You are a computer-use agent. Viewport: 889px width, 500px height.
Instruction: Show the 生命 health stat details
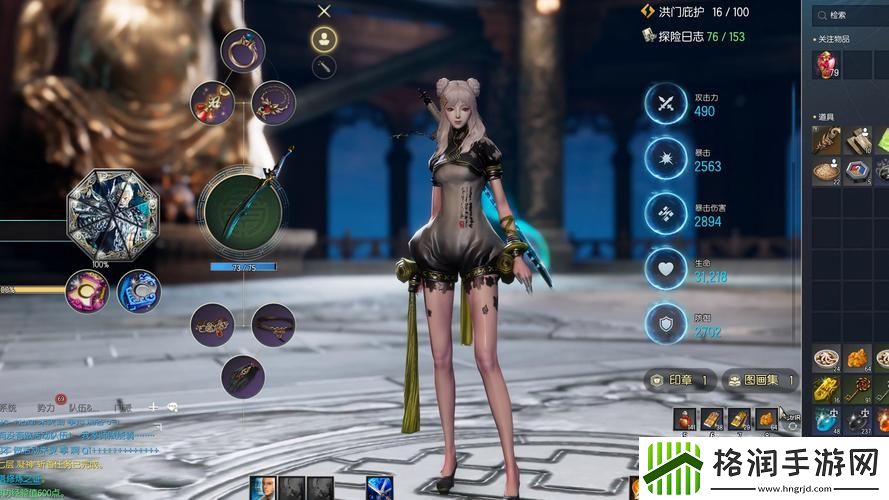666,268
